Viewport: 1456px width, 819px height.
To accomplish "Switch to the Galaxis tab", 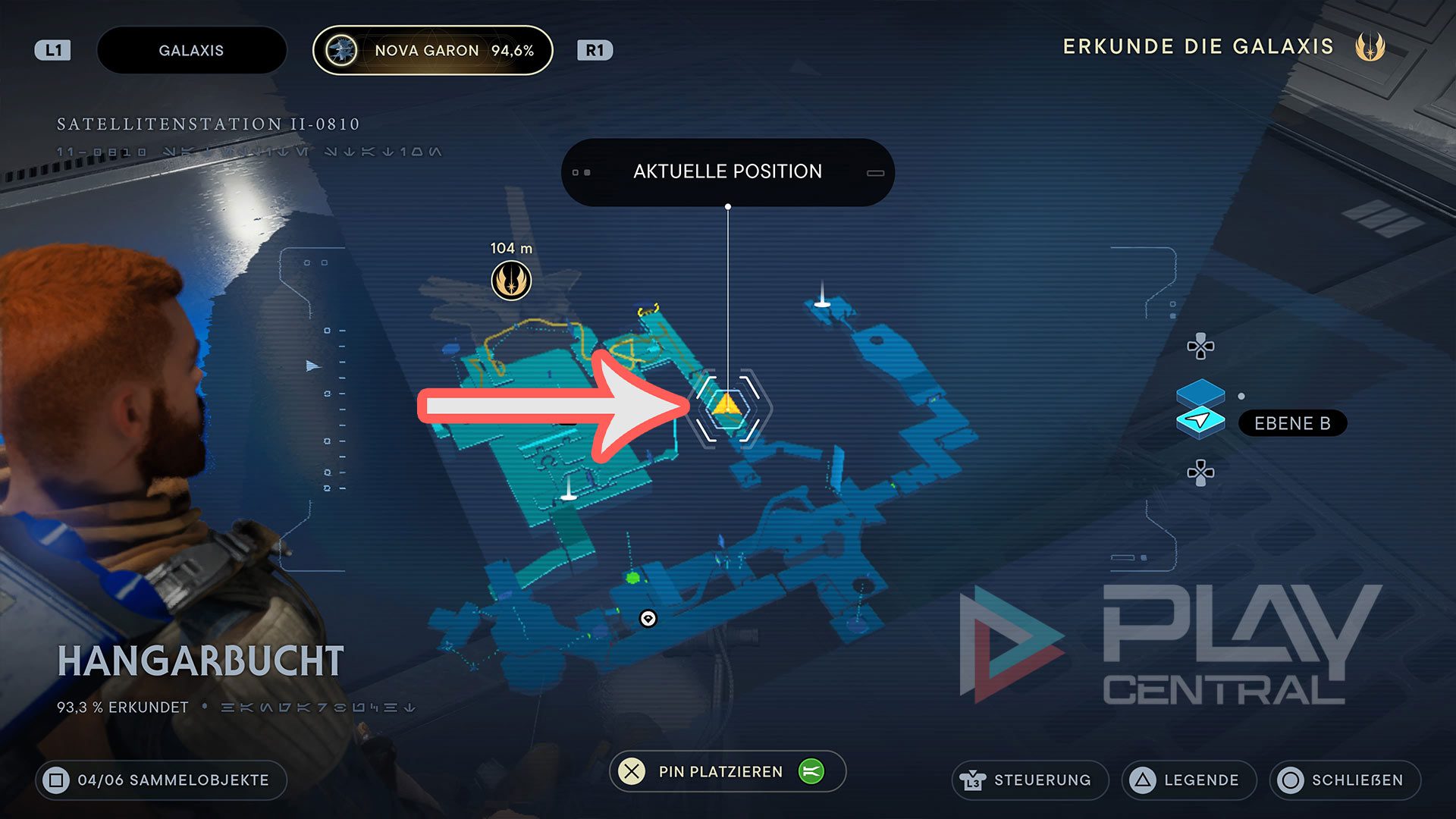I will point(191,51).
